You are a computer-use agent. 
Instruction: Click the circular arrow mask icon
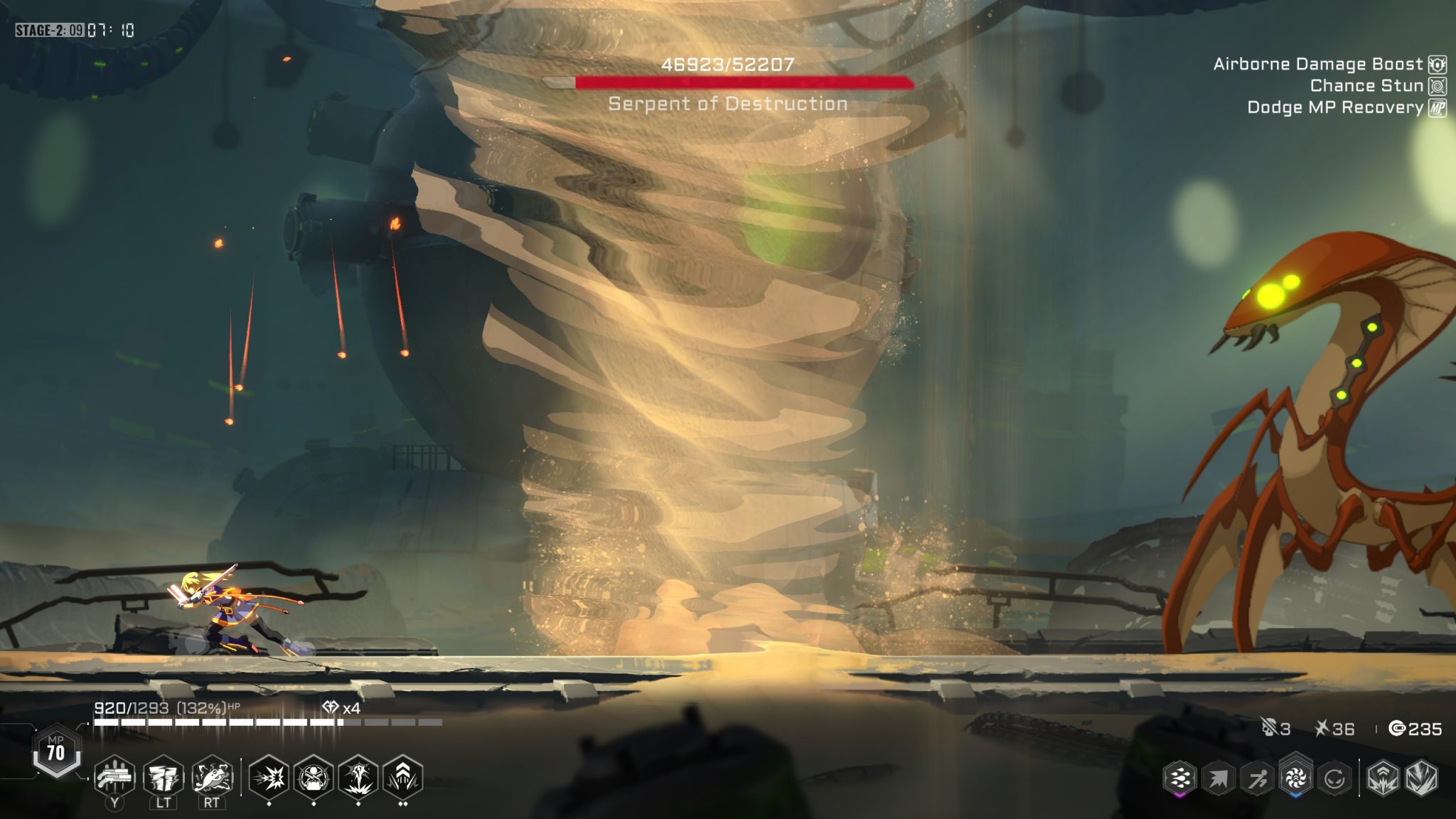1334,778
